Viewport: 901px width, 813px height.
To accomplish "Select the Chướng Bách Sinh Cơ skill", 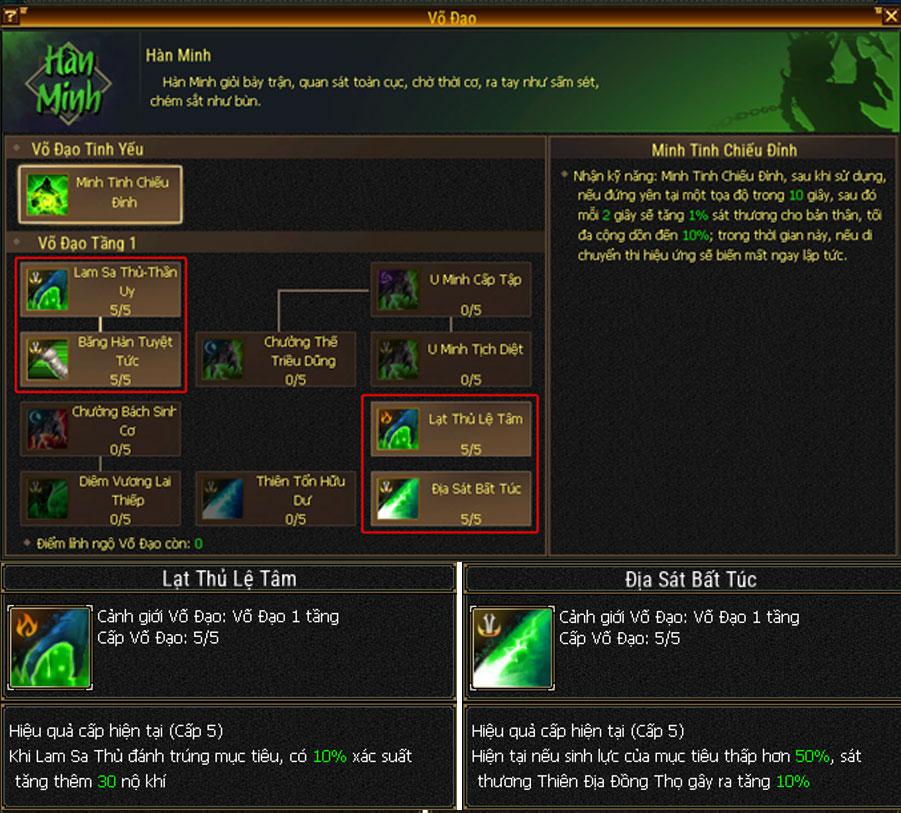I will pyautogui.click(x=101, y=429).
